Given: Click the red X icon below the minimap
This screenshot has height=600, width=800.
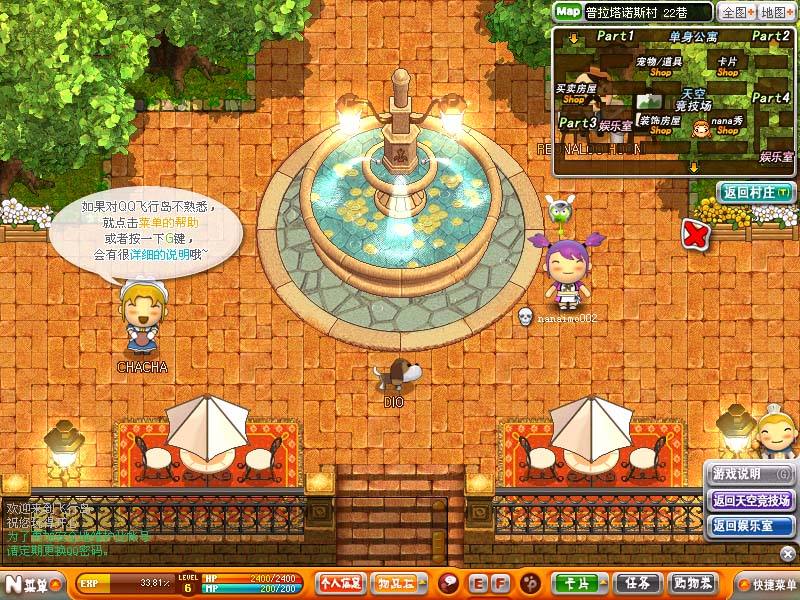Looking at the screenshot, I should pyautogui.click(x=694, y=234).
